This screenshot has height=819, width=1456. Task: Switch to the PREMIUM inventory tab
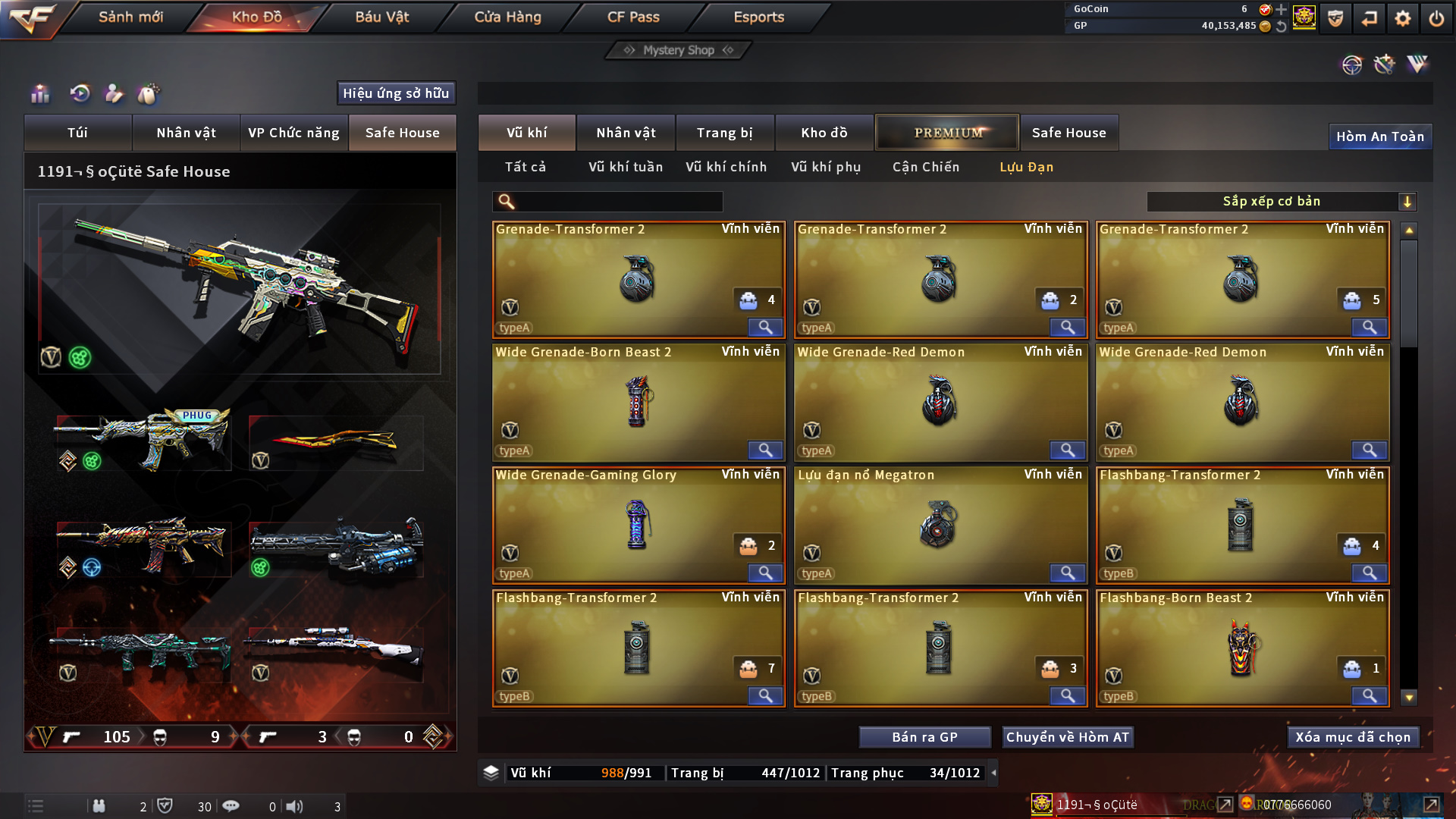pos(948,133)
